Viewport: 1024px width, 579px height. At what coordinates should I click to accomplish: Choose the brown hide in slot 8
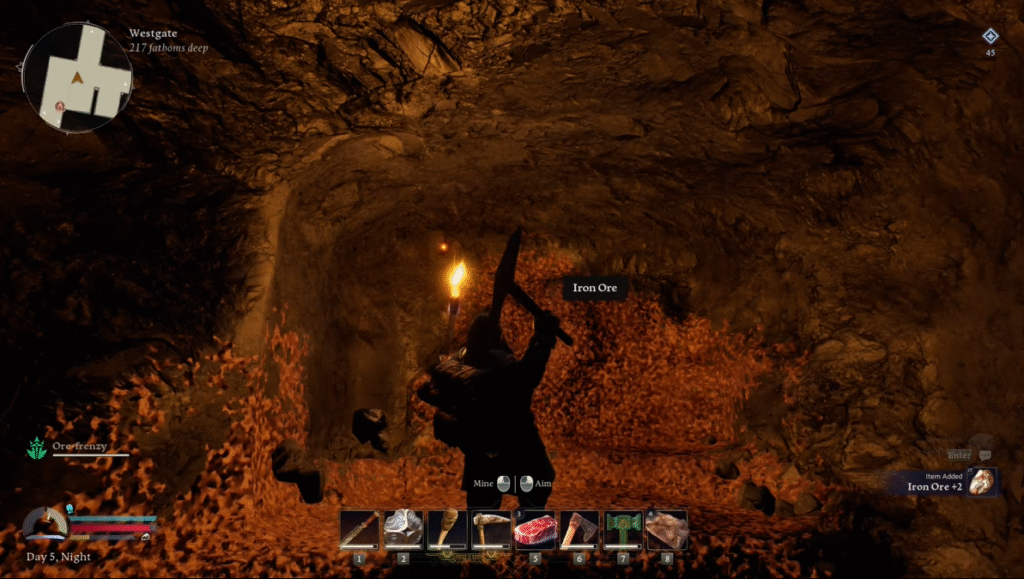tap(667, 530)
